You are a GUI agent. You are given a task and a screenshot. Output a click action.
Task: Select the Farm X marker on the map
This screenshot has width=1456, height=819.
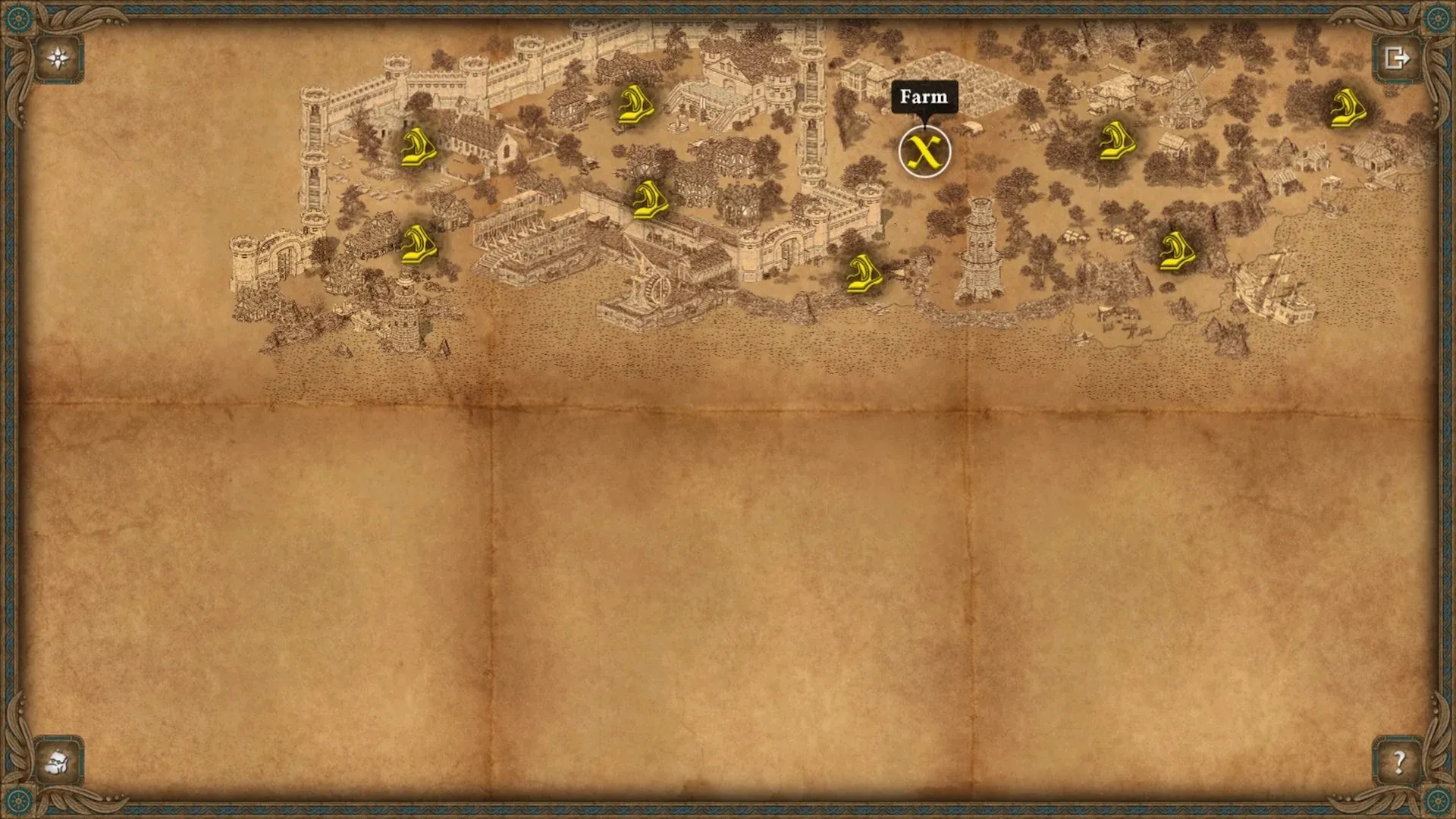click(924, 152)
